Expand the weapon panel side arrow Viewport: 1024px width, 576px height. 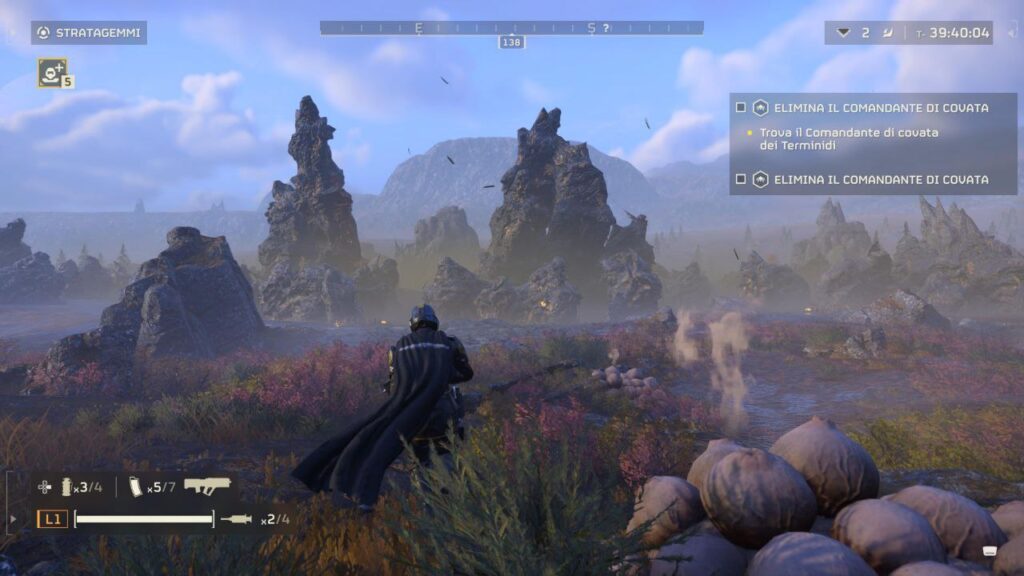(13, 519)
